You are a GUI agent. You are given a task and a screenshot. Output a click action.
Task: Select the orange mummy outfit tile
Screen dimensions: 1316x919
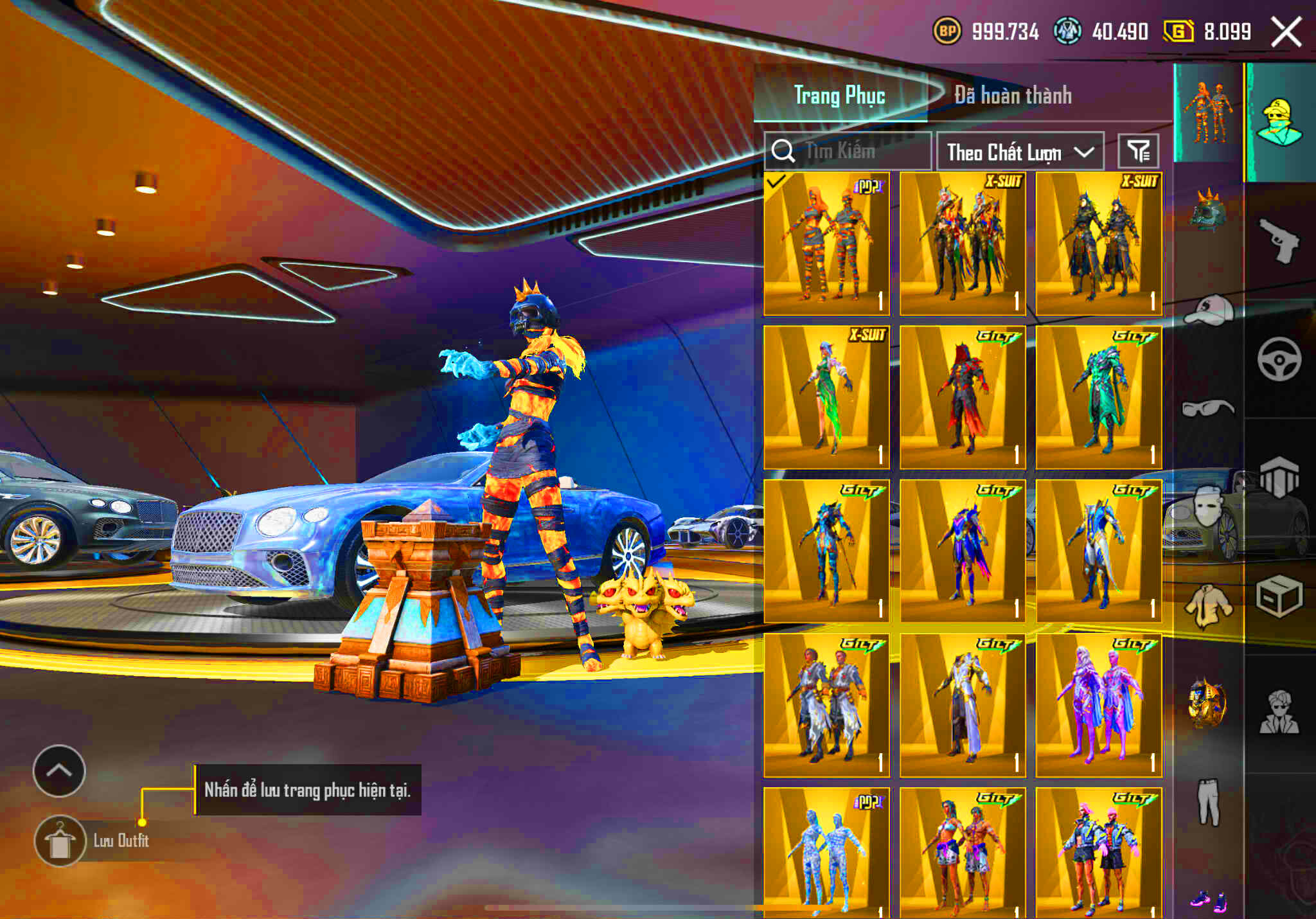click(x=826, y=244)
